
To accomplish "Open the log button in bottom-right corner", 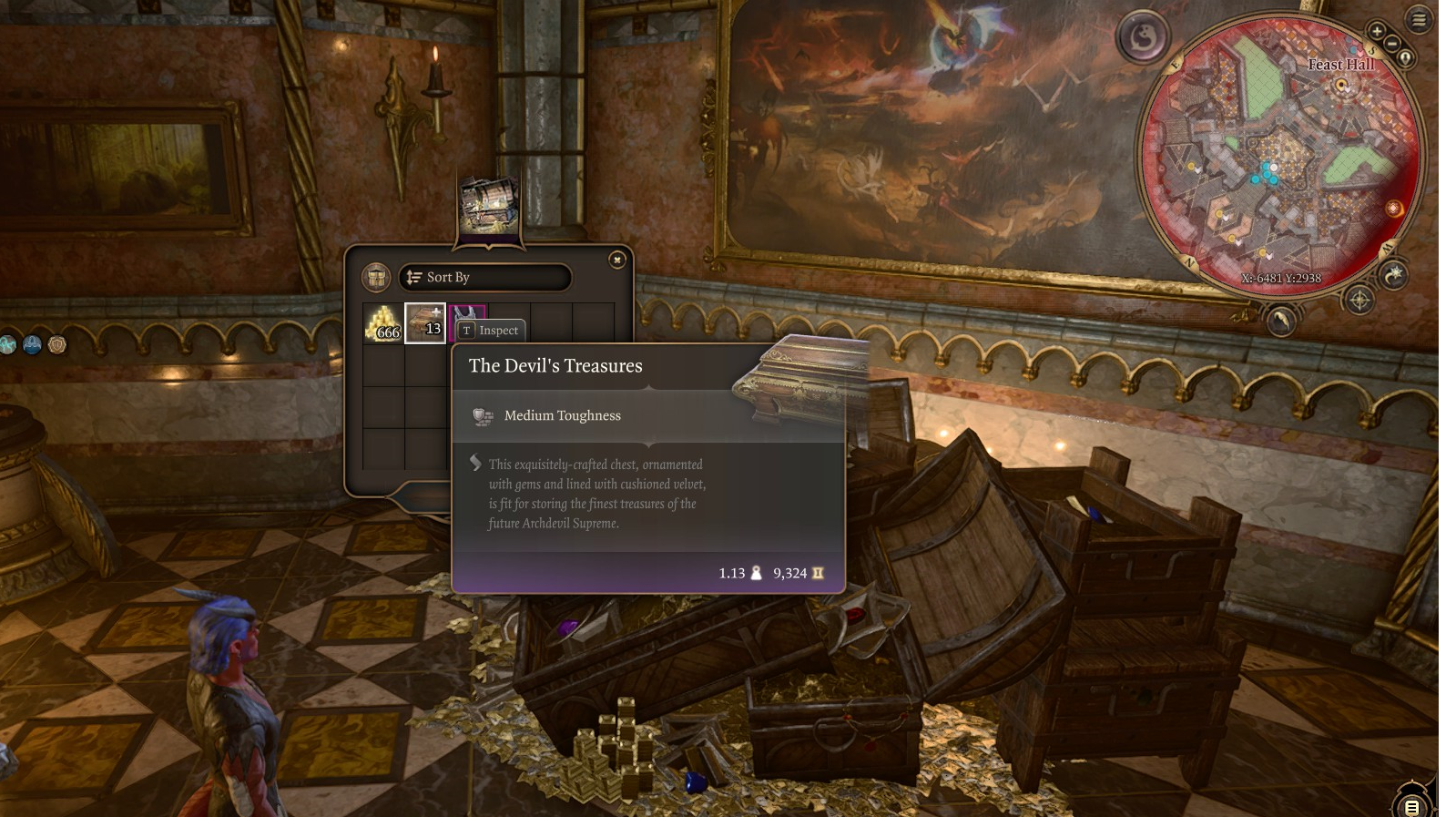I will 1411,806.
